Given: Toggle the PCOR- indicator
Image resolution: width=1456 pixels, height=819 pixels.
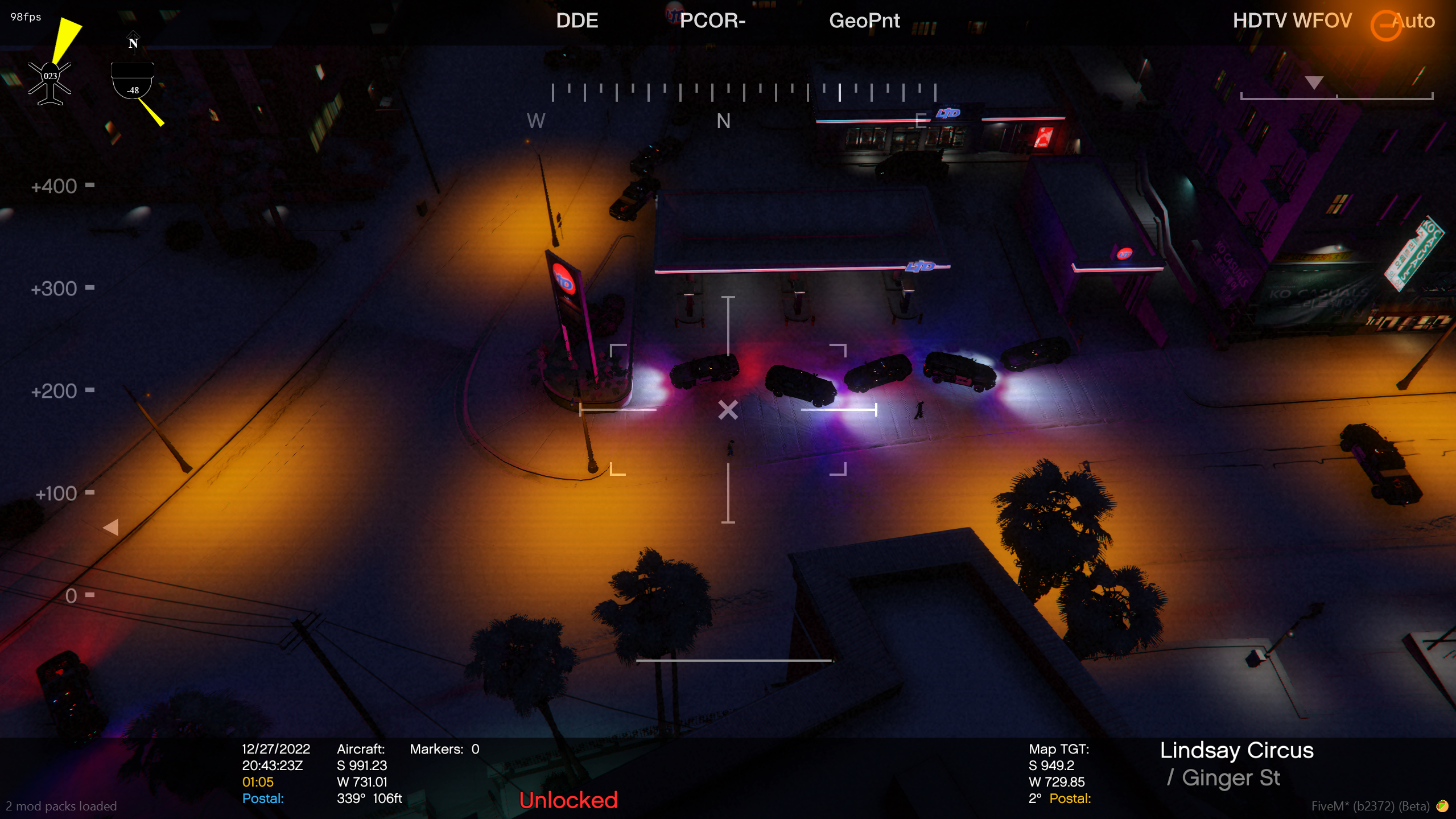Looking at the screenshot, I should tap(712, 21).
